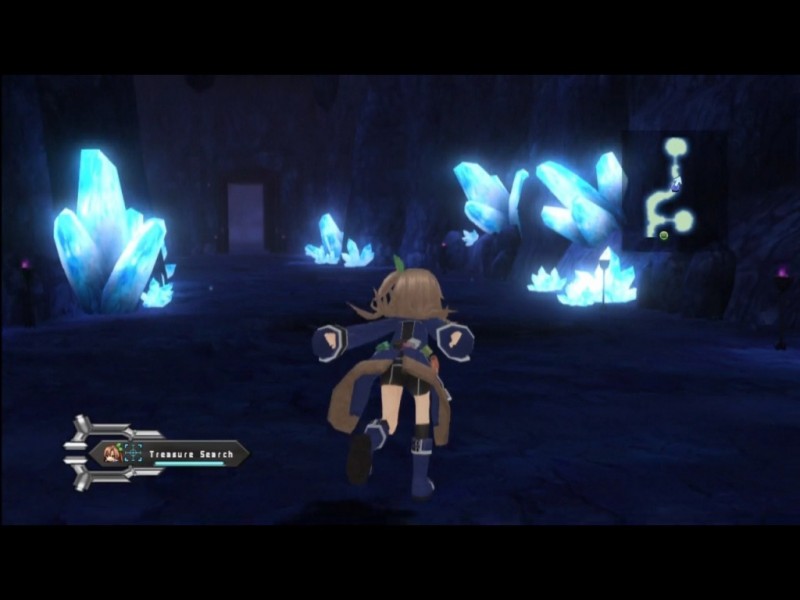Activate the Treasure Search skill label

191,454
